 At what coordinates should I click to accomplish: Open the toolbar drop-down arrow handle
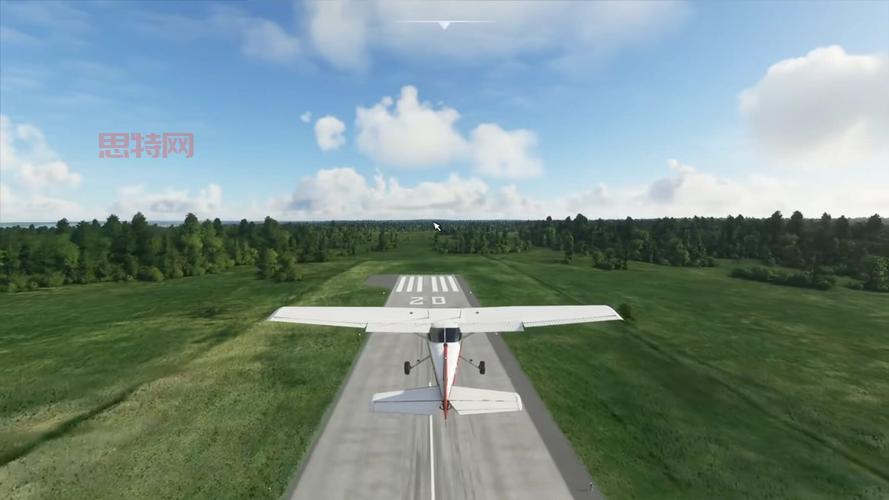(444, 24)
